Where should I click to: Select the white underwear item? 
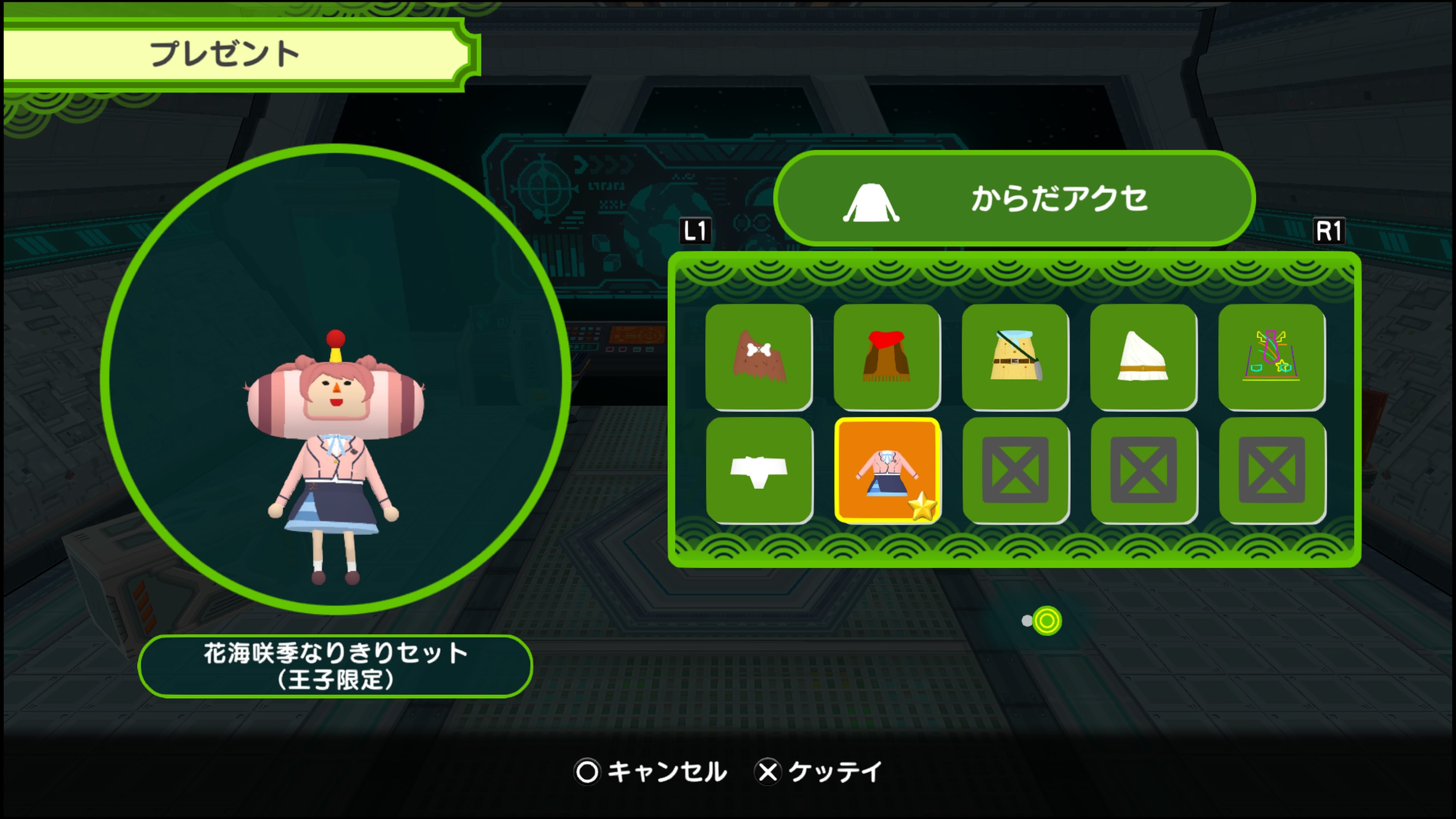click(x=758, y=470)
